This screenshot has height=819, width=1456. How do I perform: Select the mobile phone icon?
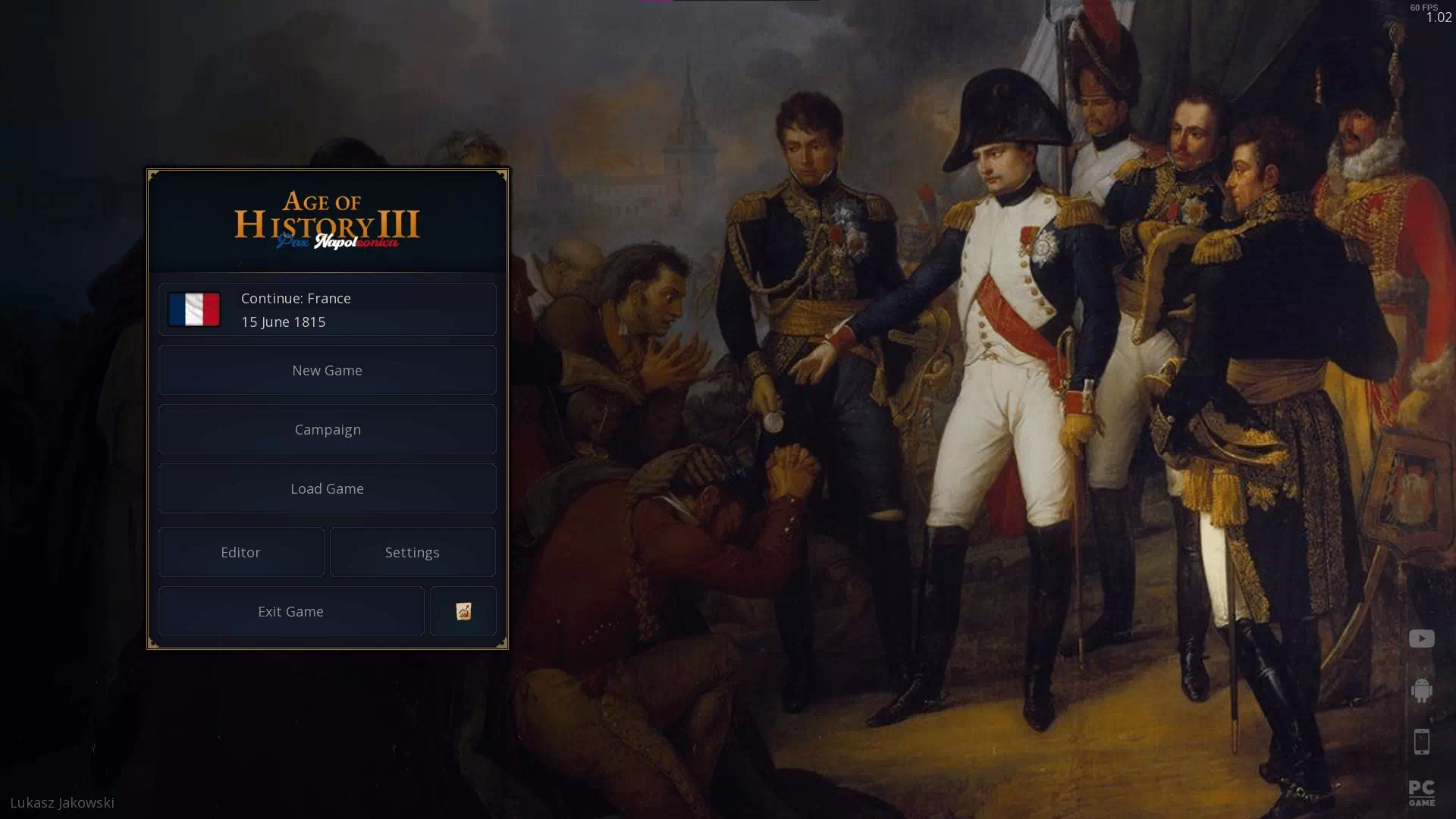coord(1421,742)
